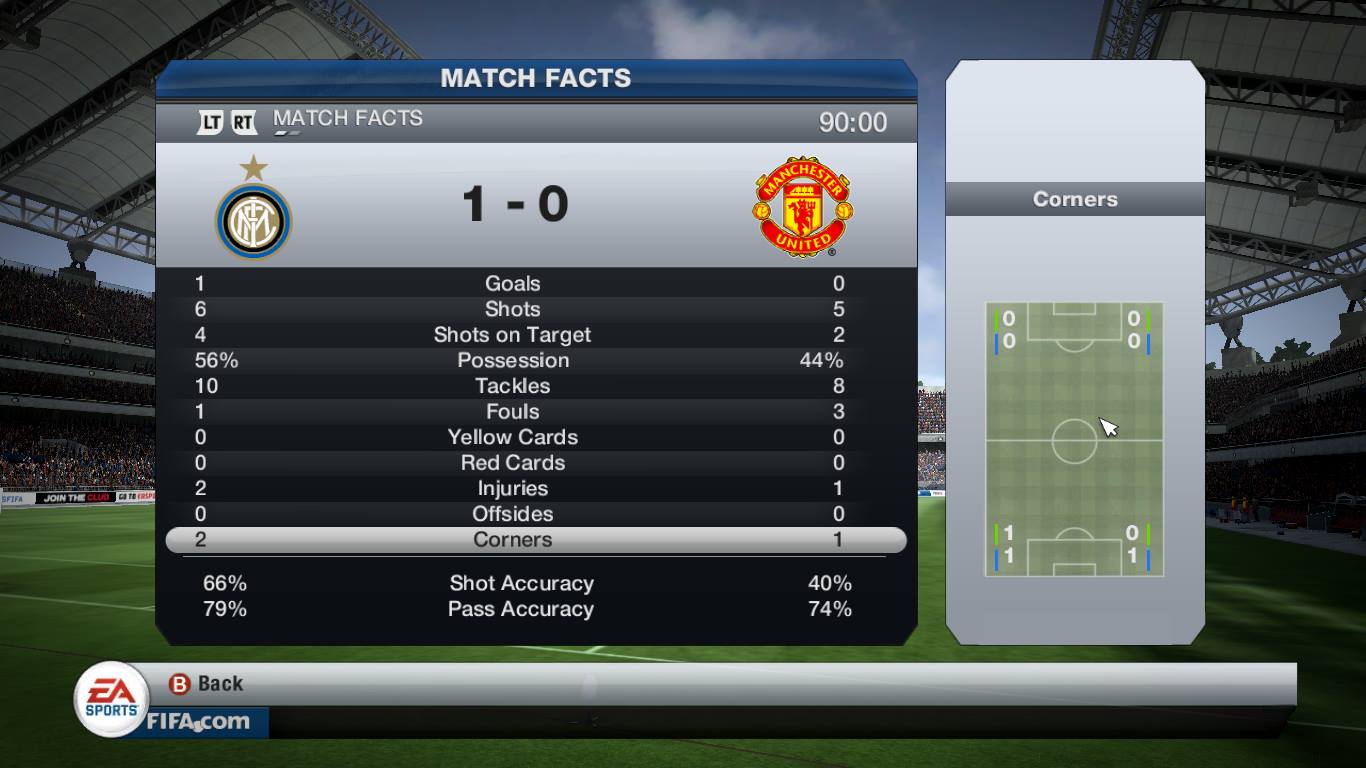View the Injuries stat row
Viewport: 1366px width, 768px height.
point(512,489)
